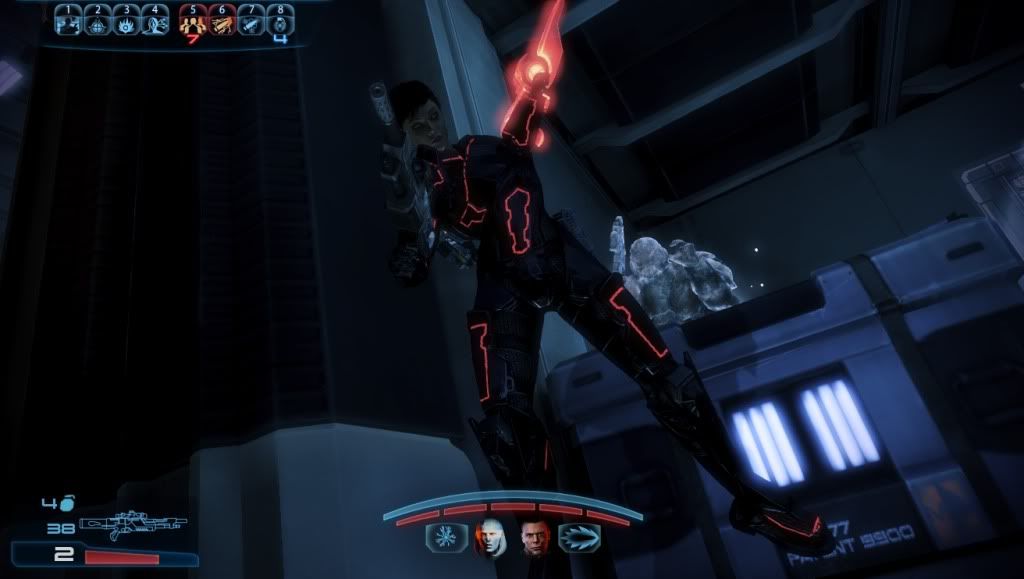Use the targeting-globe power in slot 2

(x=96, y=22)
